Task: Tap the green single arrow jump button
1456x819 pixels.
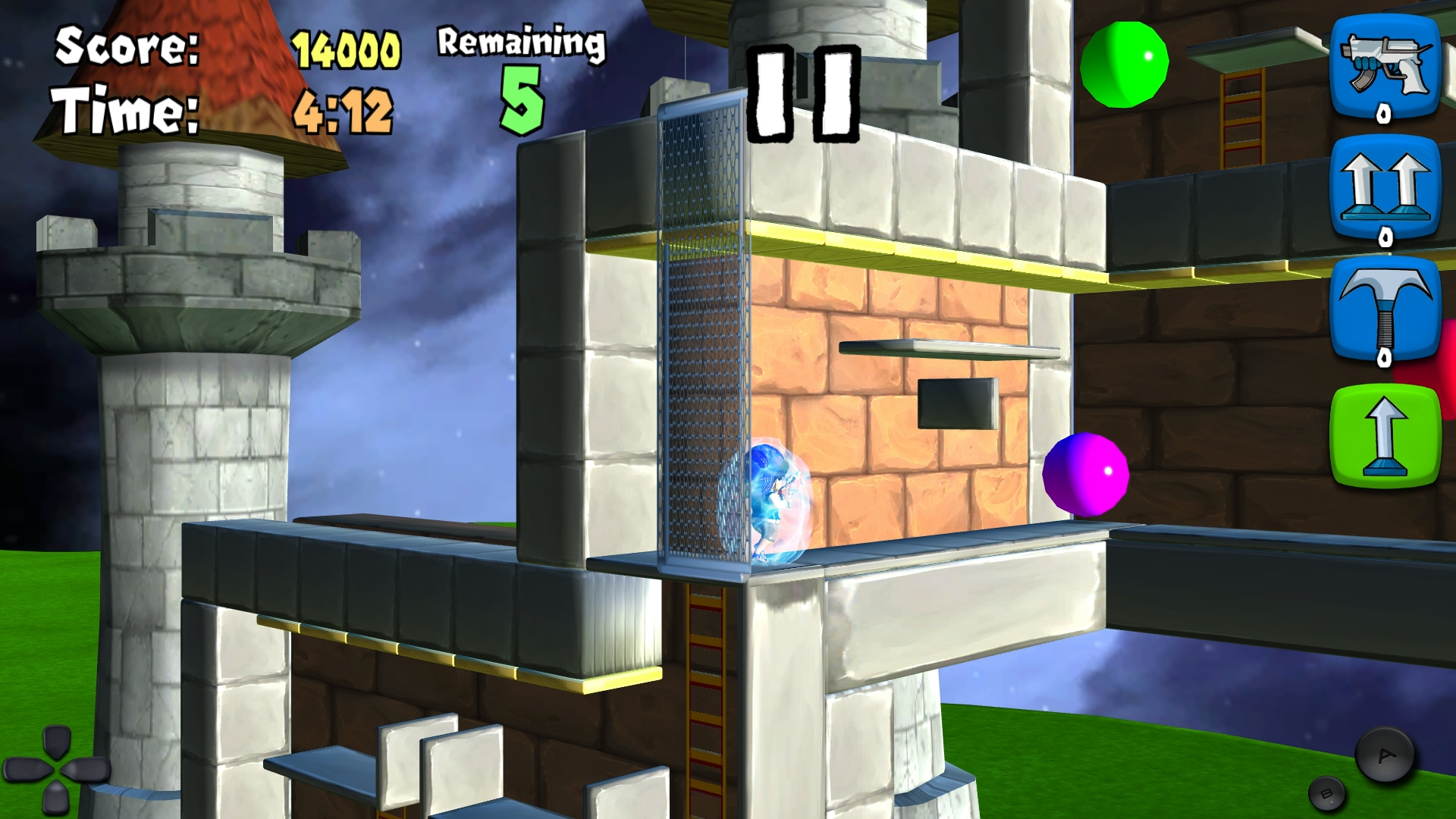Action: point(1385,435)
